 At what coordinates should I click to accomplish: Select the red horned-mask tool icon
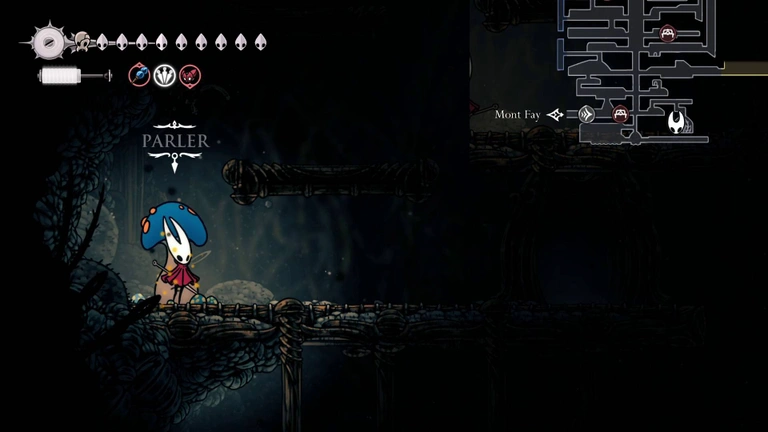coord(189,75)
